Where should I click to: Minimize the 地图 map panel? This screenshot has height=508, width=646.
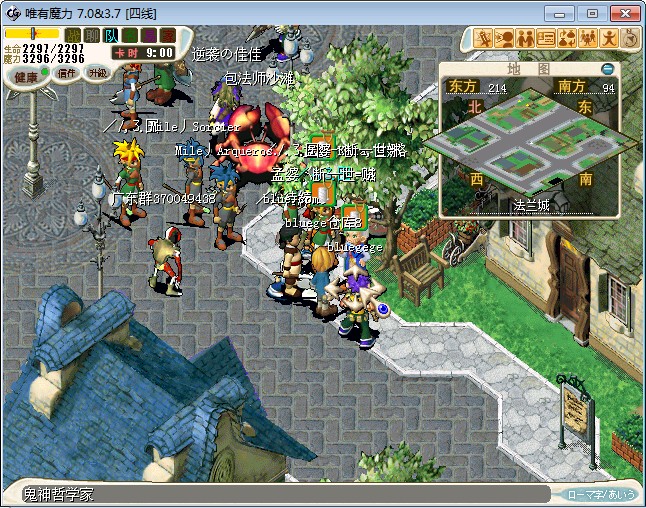click(x=607, y=69)
